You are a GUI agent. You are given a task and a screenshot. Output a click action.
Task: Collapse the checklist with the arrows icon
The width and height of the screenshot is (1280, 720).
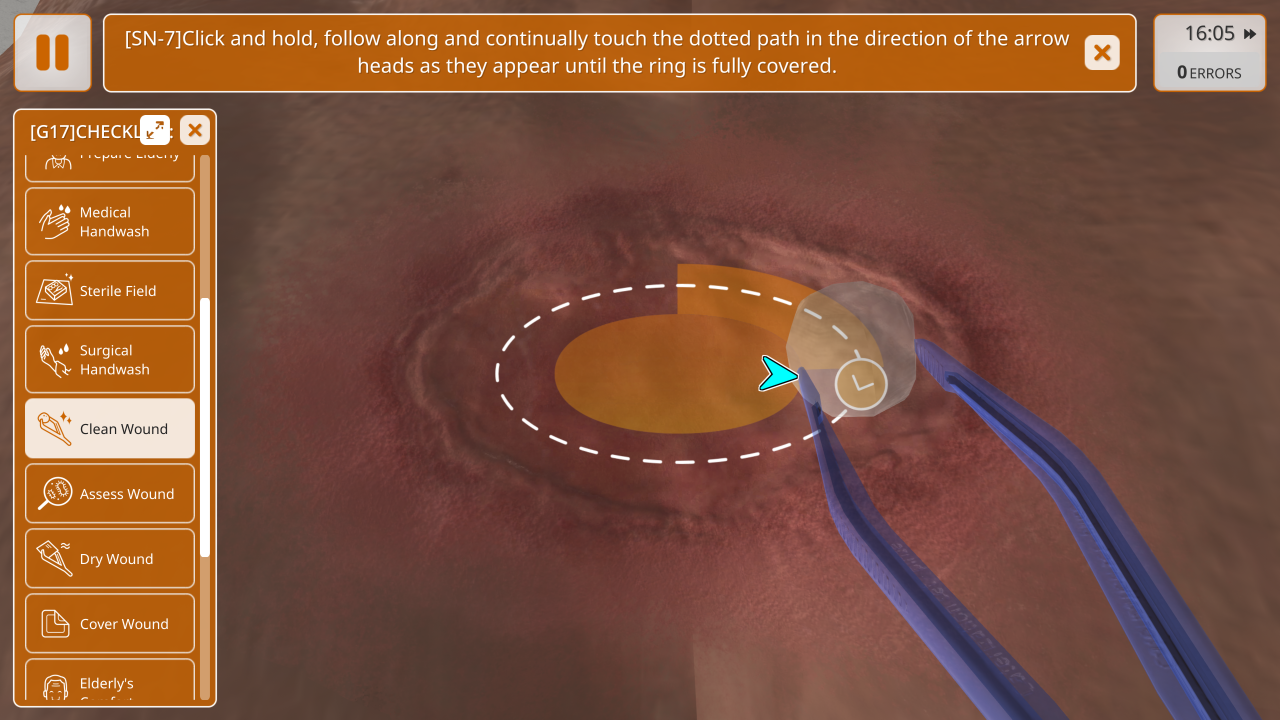(x=155, y=130)
